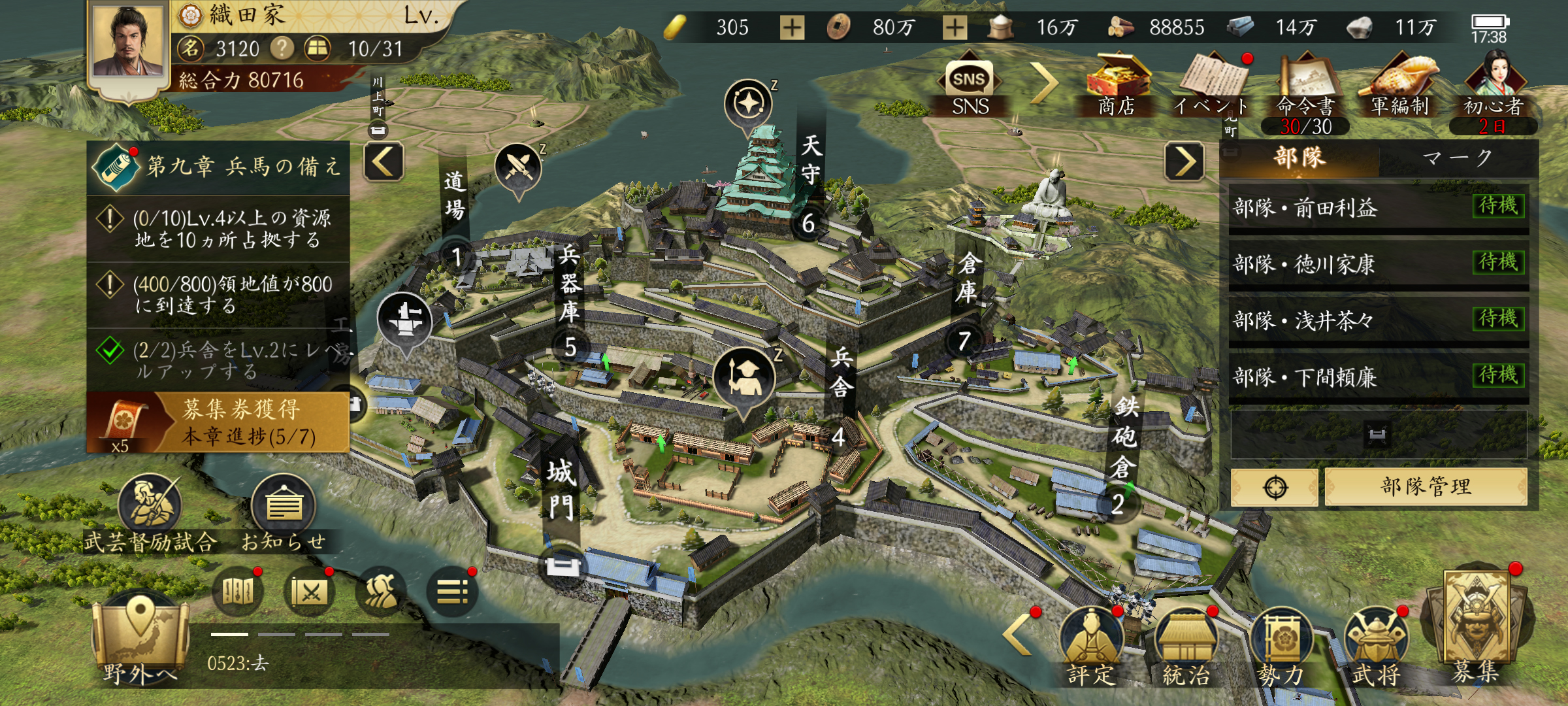Open 部隊管理 troop management
Screen dimensions: 1568x706
pos(1426,486)
